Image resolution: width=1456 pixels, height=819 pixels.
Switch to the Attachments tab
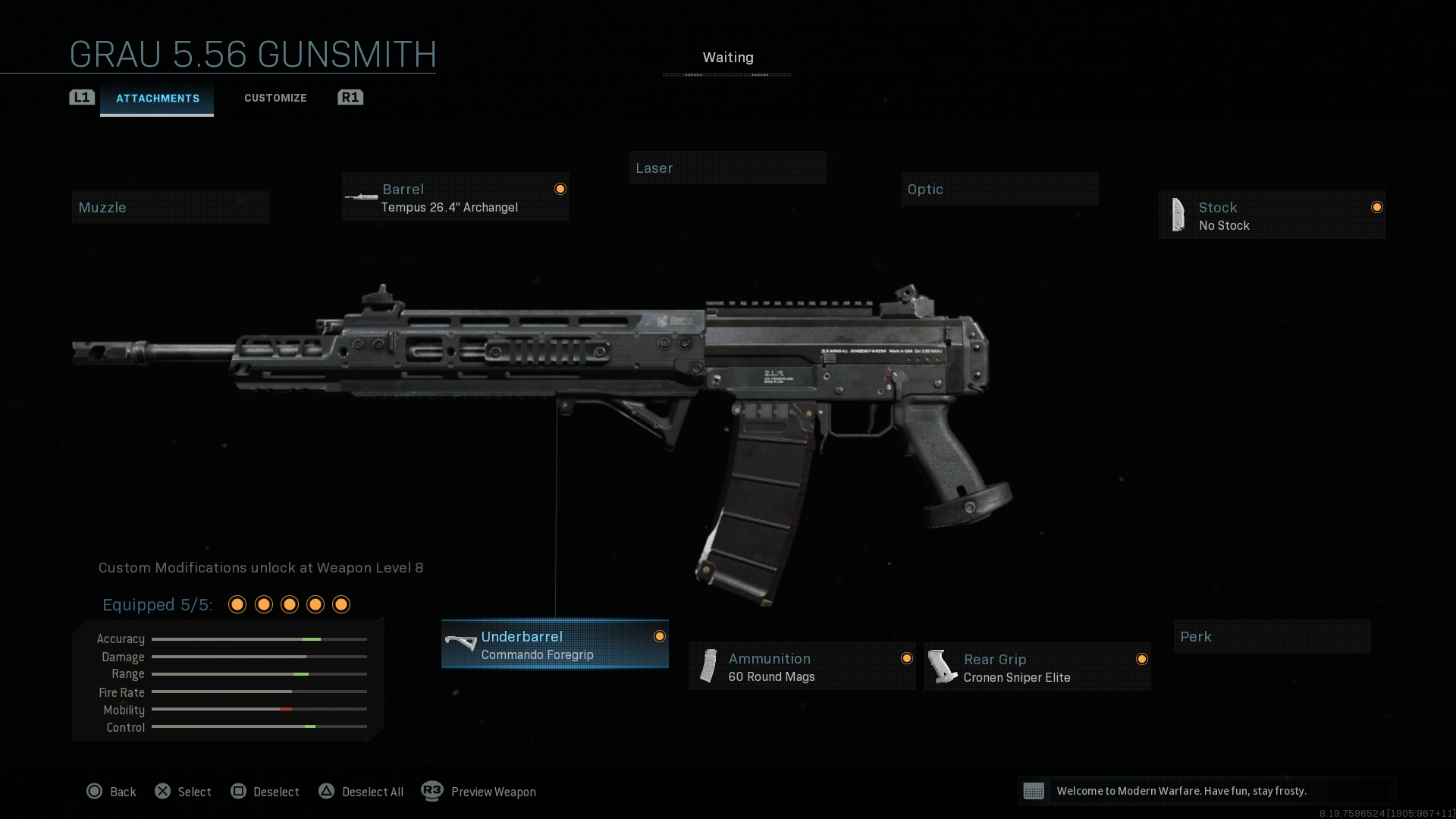pyautogui.click(x=157, y=97)
